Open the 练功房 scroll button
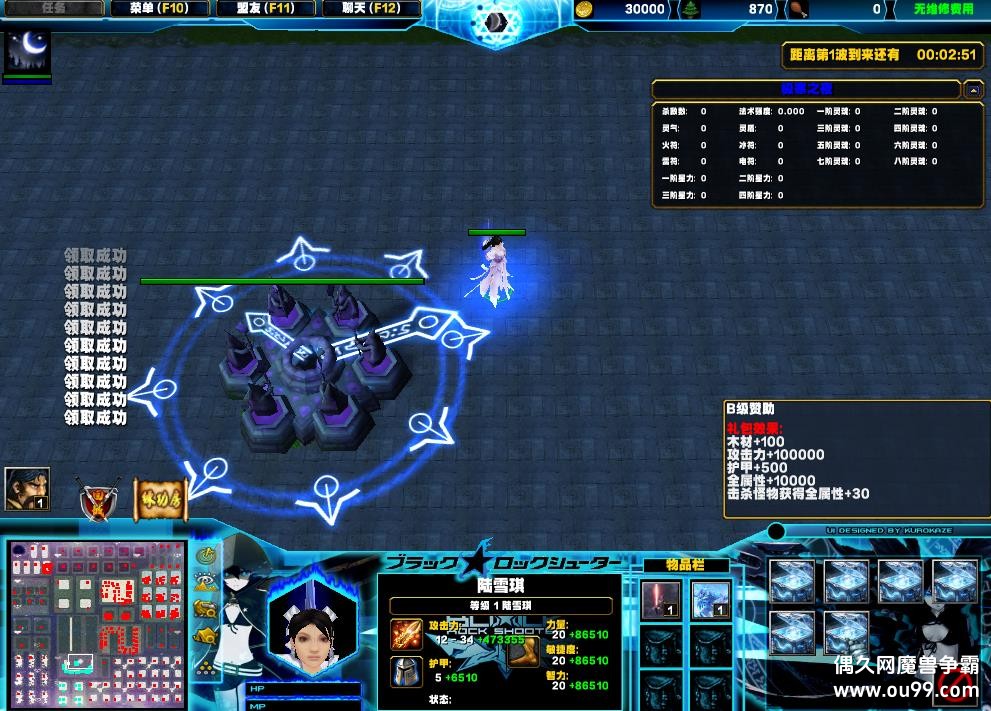 160,498
